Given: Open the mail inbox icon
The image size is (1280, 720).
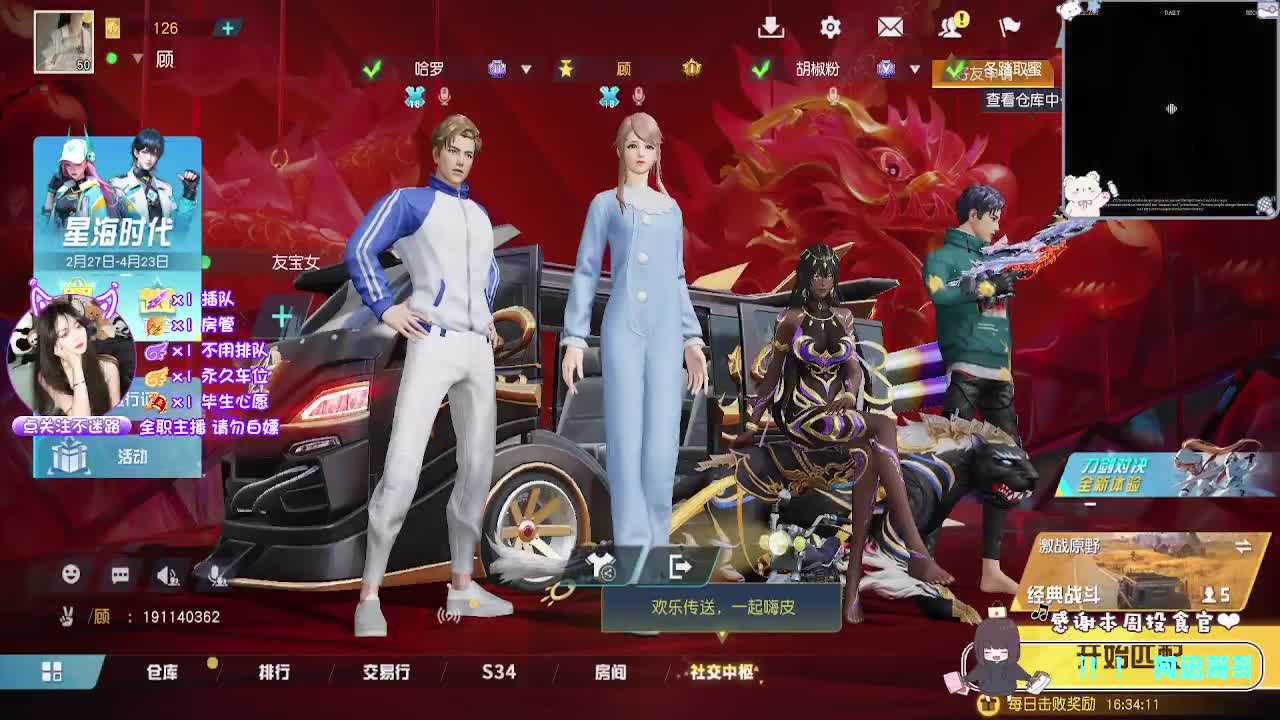Looking at the screenshot, I should (891, 27).
